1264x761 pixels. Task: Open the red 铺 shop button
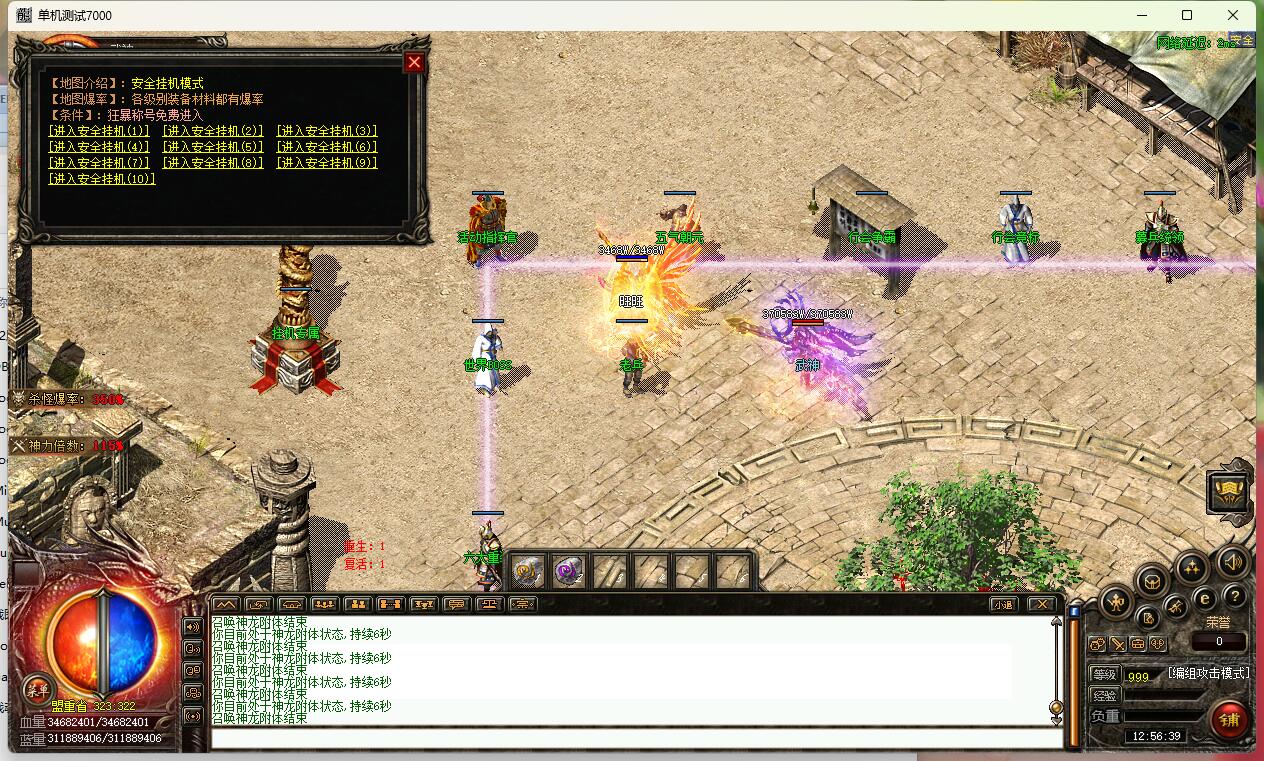coord(1229,719)
